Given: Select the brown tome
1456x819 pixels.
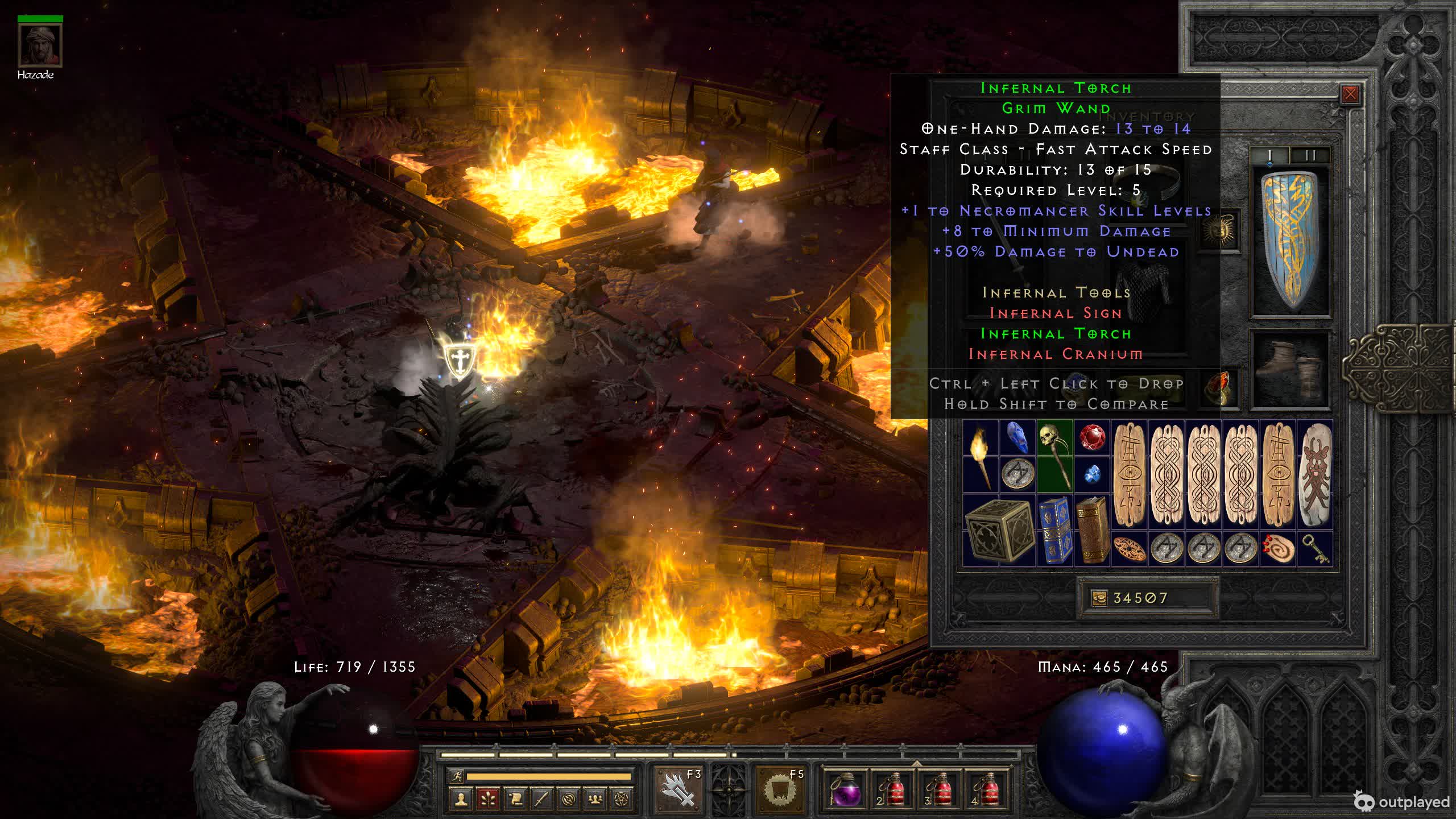Looking at the screenshot, I should point(1091,530).
